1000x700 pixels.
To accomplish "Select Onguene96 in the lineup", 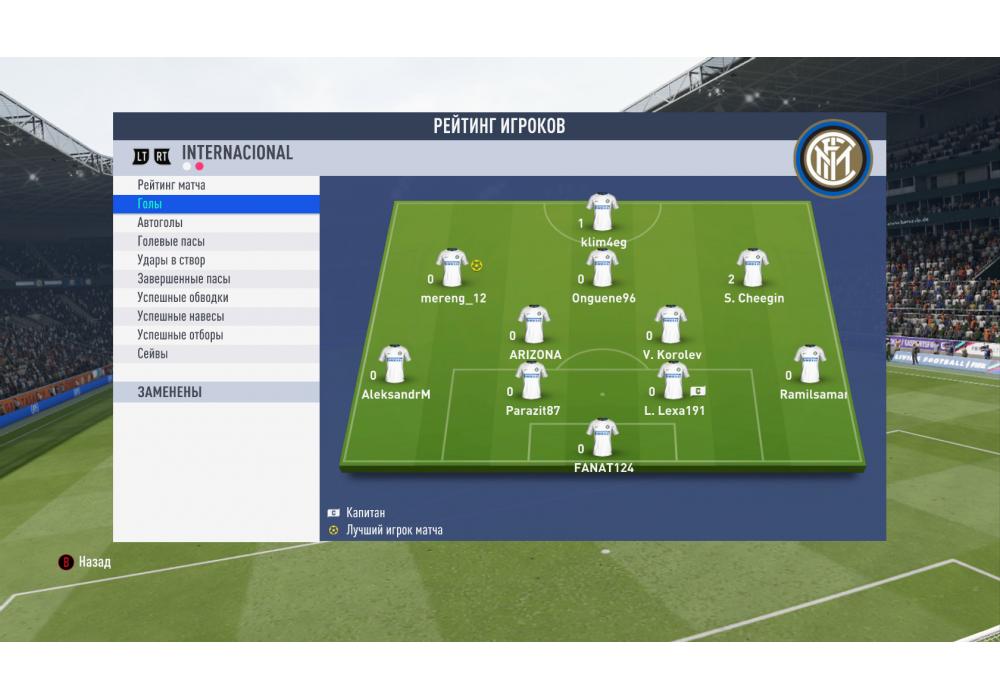I will tap(602, 268).
